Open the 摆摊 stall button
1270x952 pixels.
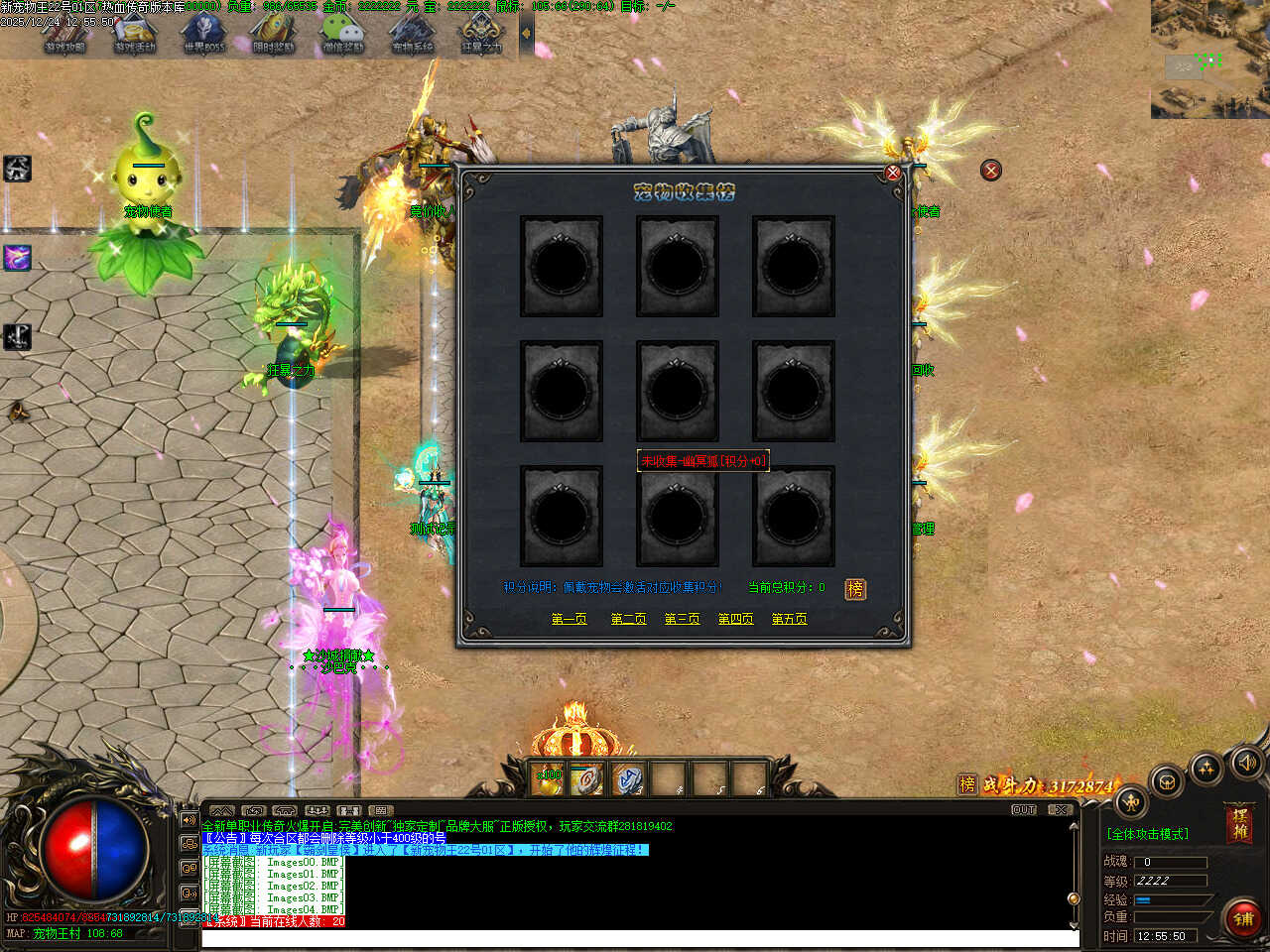click(1239, 824)
